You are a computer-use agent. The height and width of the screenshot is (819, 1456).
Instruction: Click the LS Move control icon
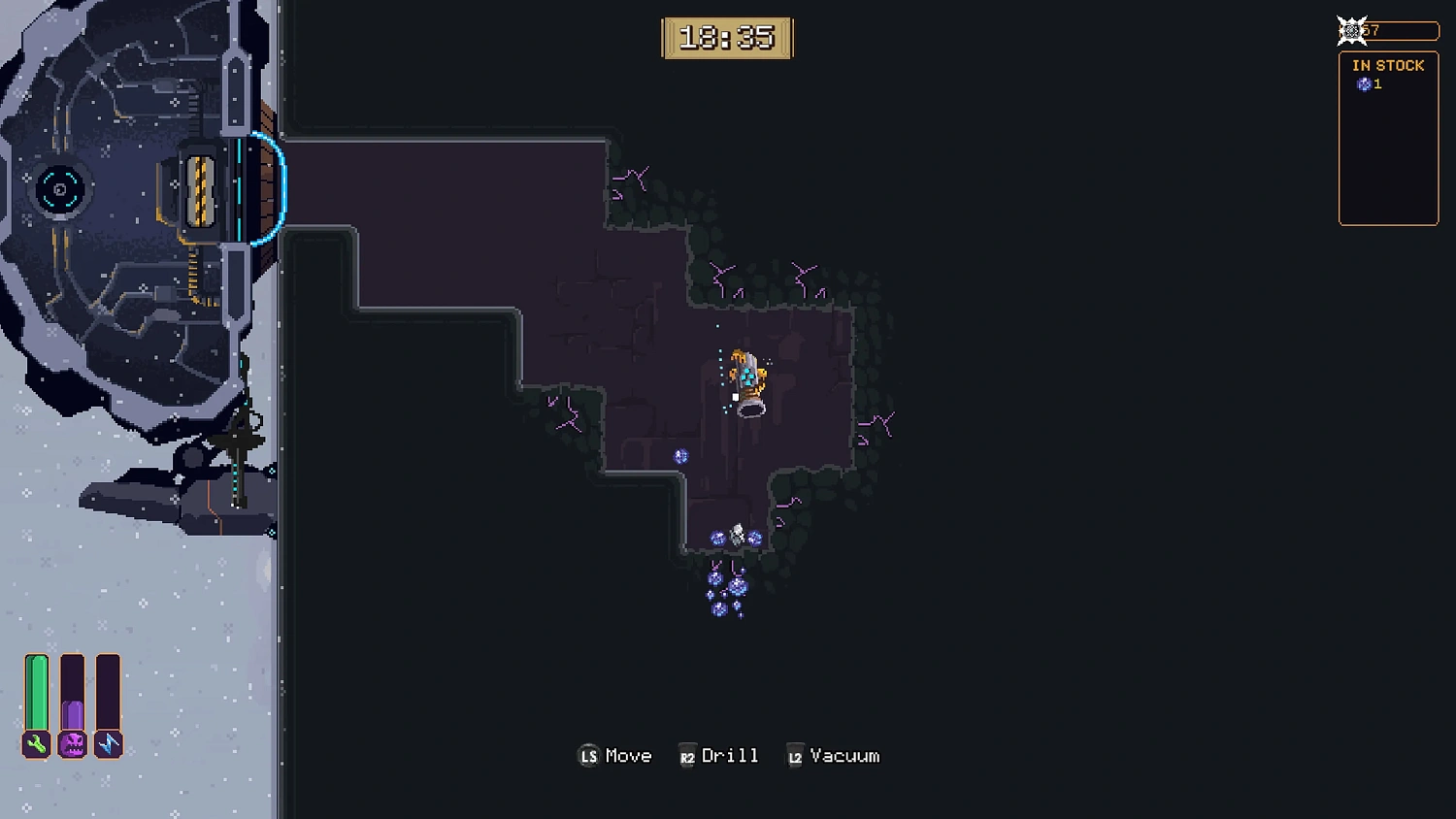point(588,755)
